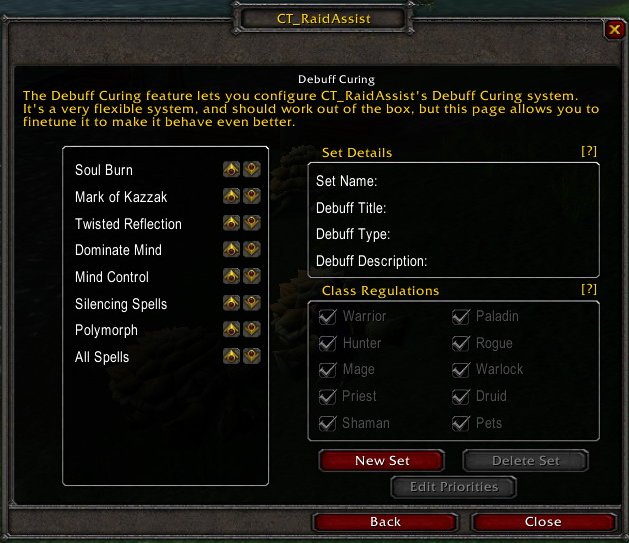Select the Silencing Spells set
This screenshot has width=629, height=543.
click(x=121, y=304)
